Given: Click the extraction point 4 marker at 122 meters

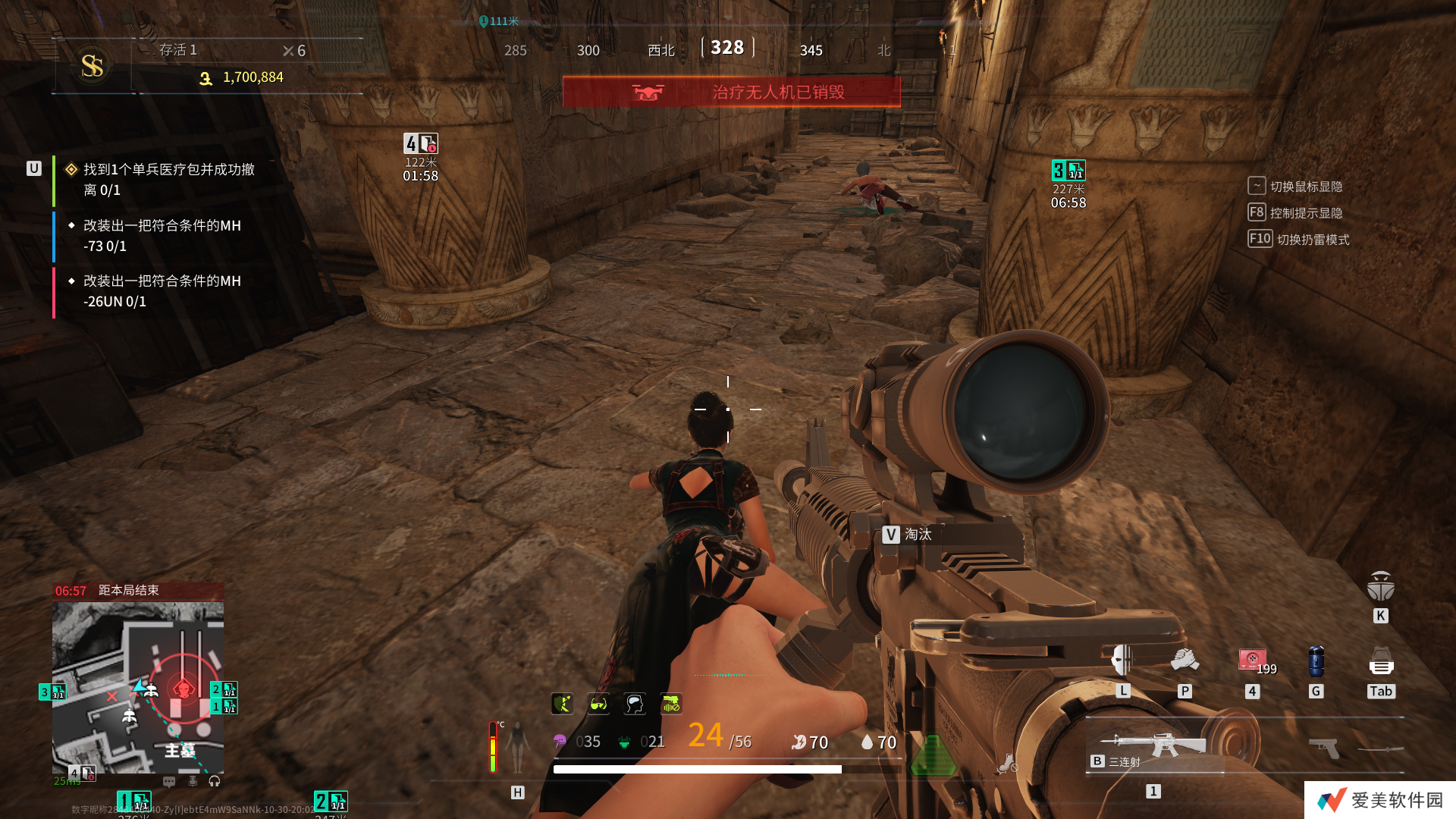Looking at the screenshot, I should [x=421, y=143].
